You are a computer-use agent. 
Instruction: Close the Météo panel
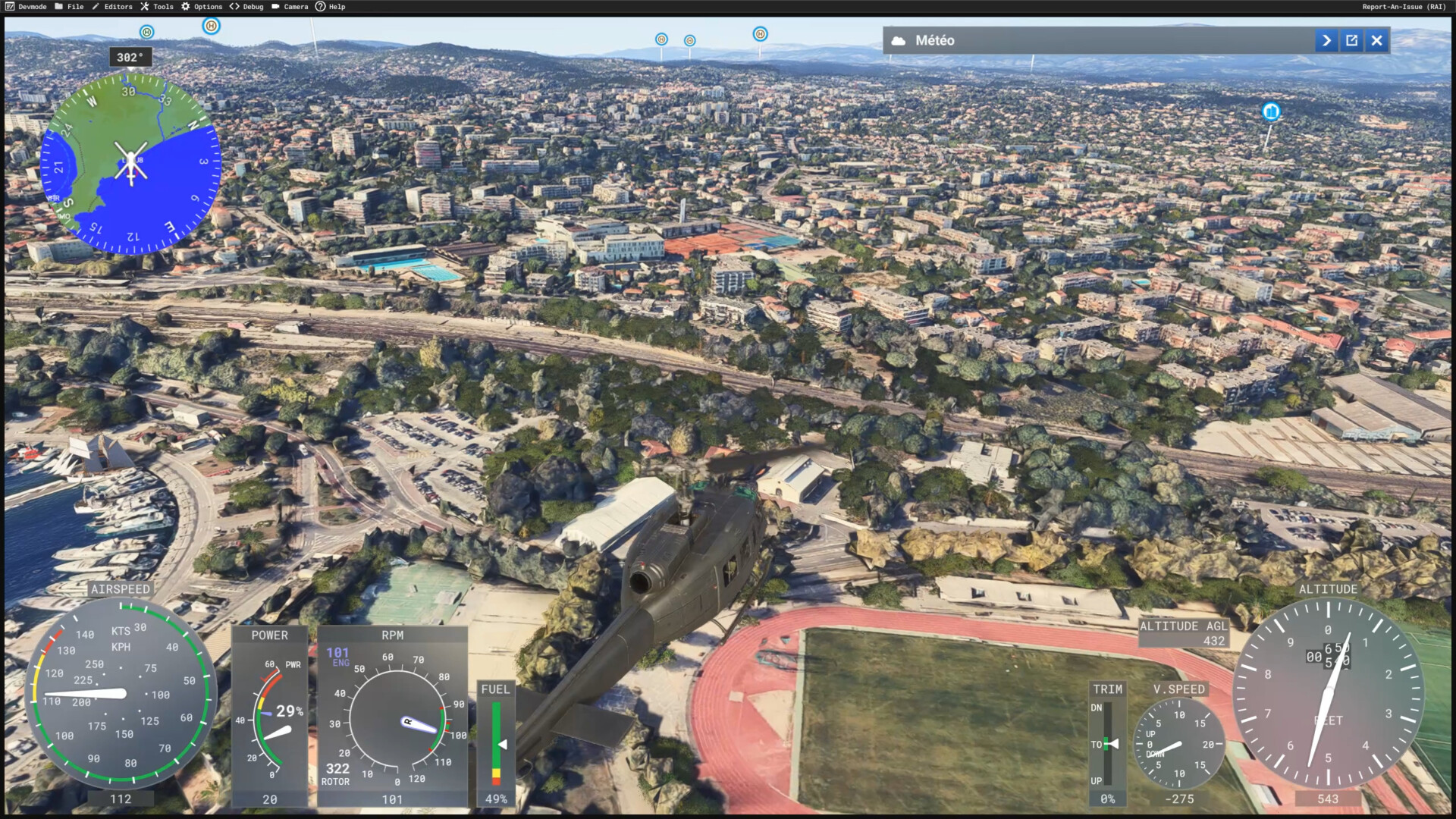click(x=1377, y=41)
